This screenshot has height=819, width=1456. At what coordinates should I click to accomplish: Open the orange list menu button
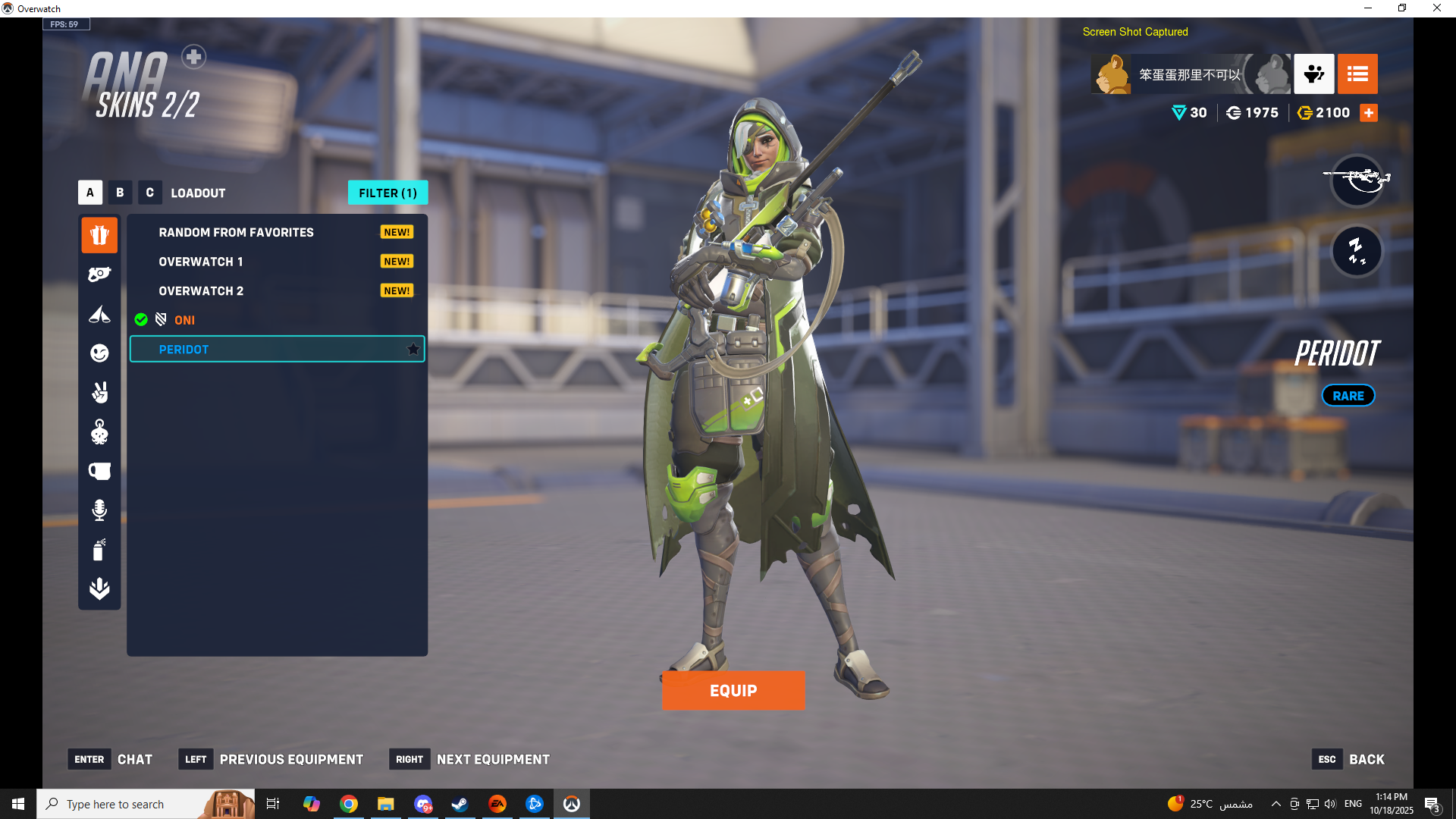coord(1357,74)
